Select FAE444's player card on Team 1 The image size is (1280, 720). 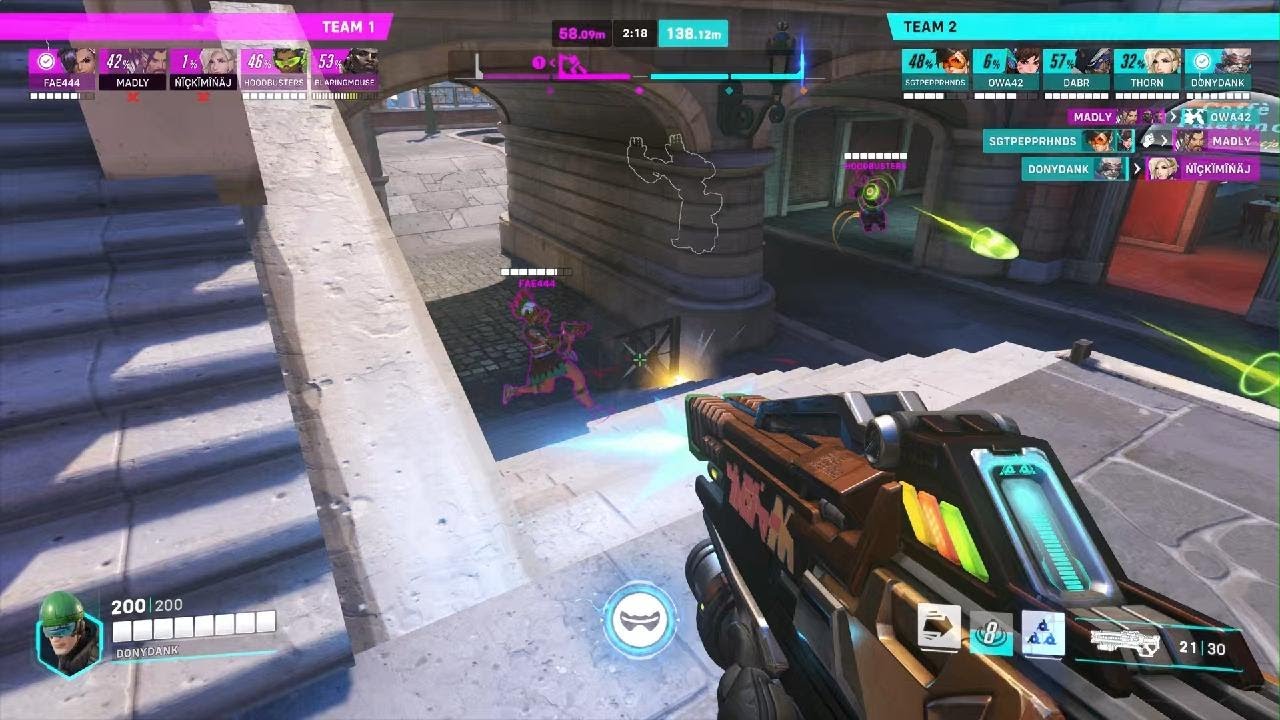[x=62, y=69]
